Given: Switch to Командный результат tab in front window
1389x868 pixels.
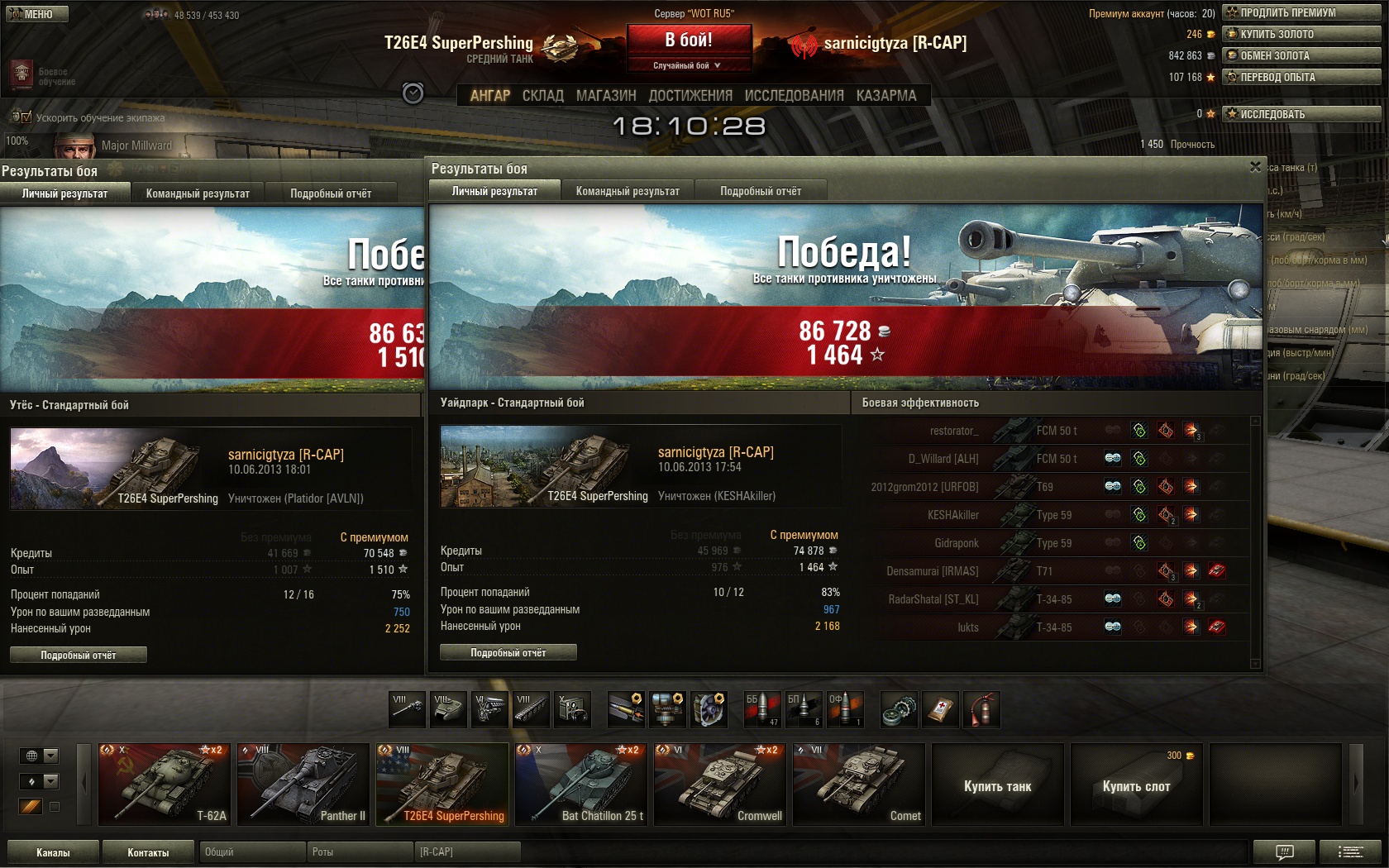Looking at the screenshot, I should coord(628,191).
